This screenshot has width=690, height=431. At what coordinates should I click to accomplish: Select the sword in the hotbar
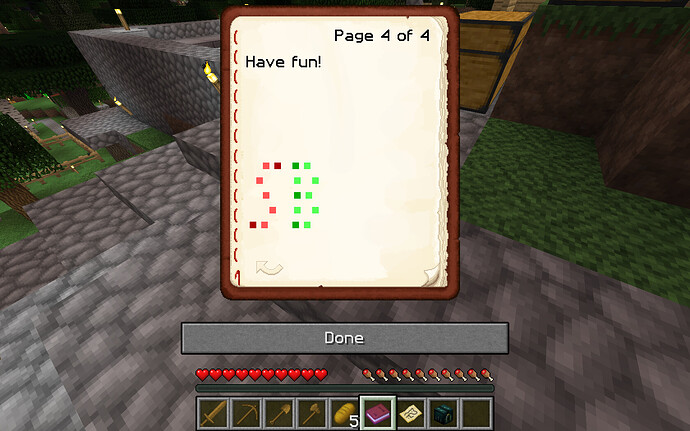point(215,413)
